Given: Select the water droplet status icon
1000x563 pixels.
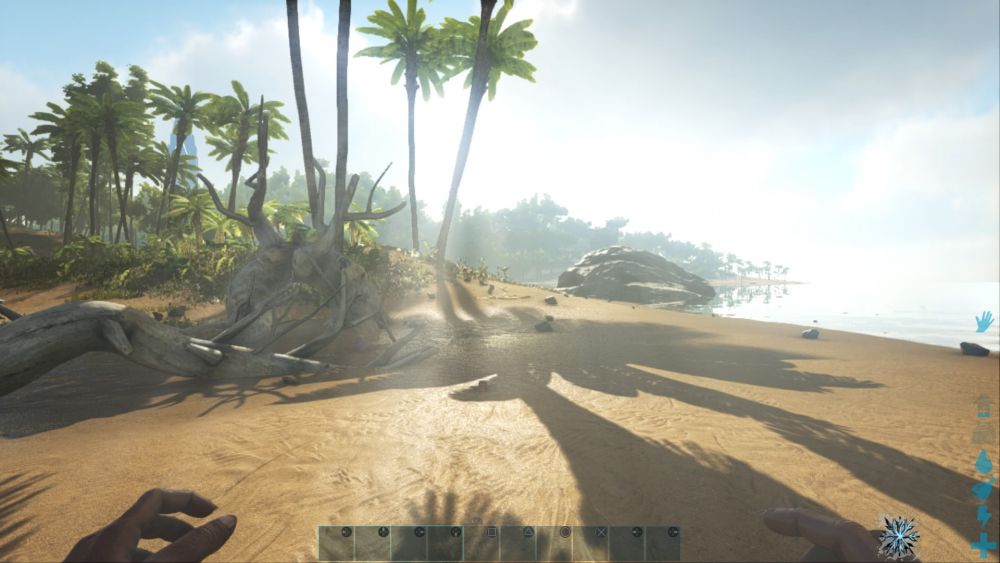Looking at the screenshot, I should coord(984,462).
